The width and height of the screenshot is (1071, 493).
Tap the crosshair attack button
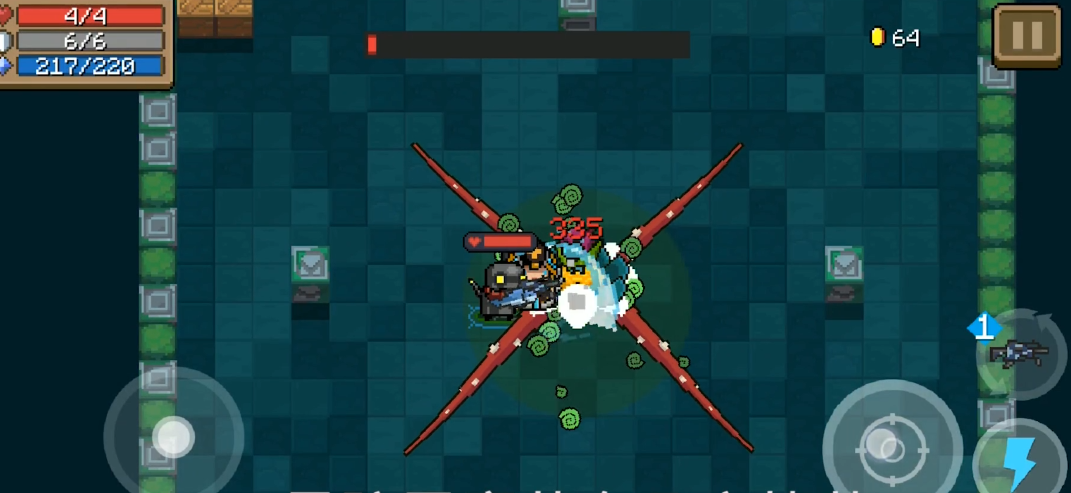tap(884, 442)
